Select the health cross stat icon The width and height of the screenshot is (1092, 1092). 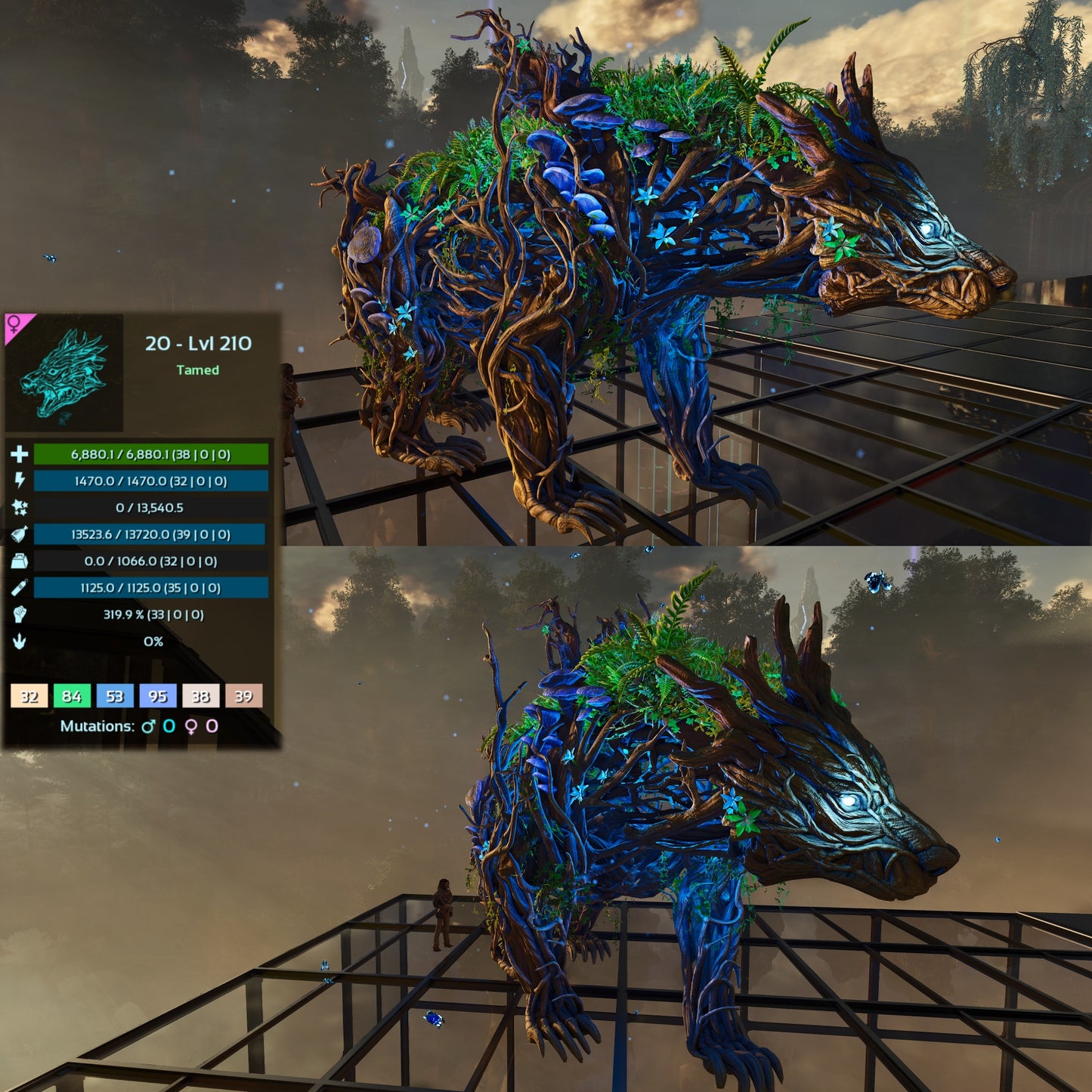[20, 454]
